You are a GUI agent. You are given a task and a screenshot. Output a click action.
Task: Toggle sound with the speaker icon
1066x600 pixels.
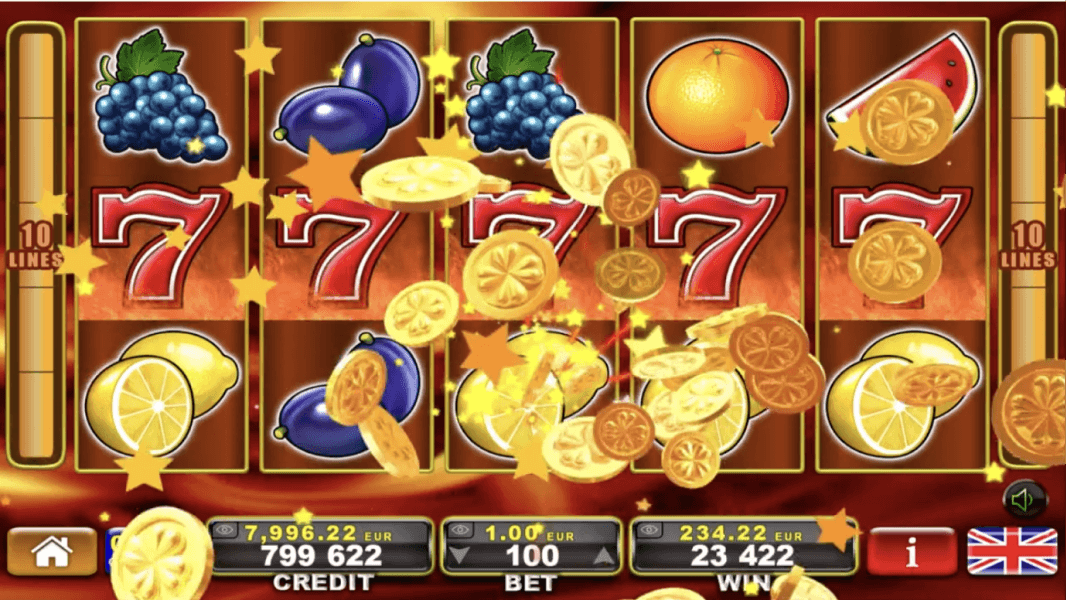pos(1023,500)
